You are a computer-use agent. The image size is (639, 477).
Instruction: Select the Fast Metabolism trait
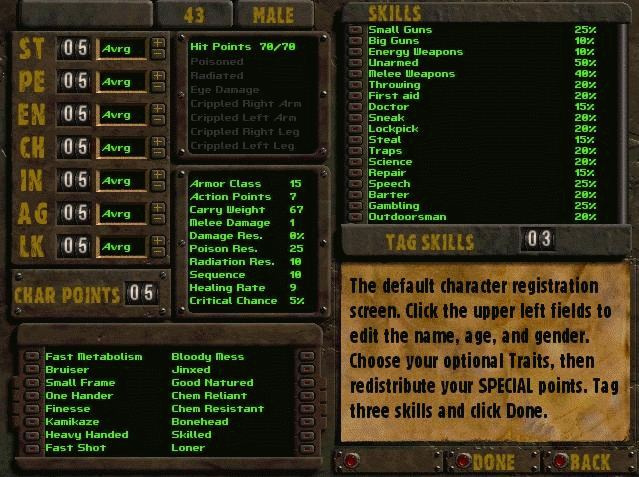[32, 357]
